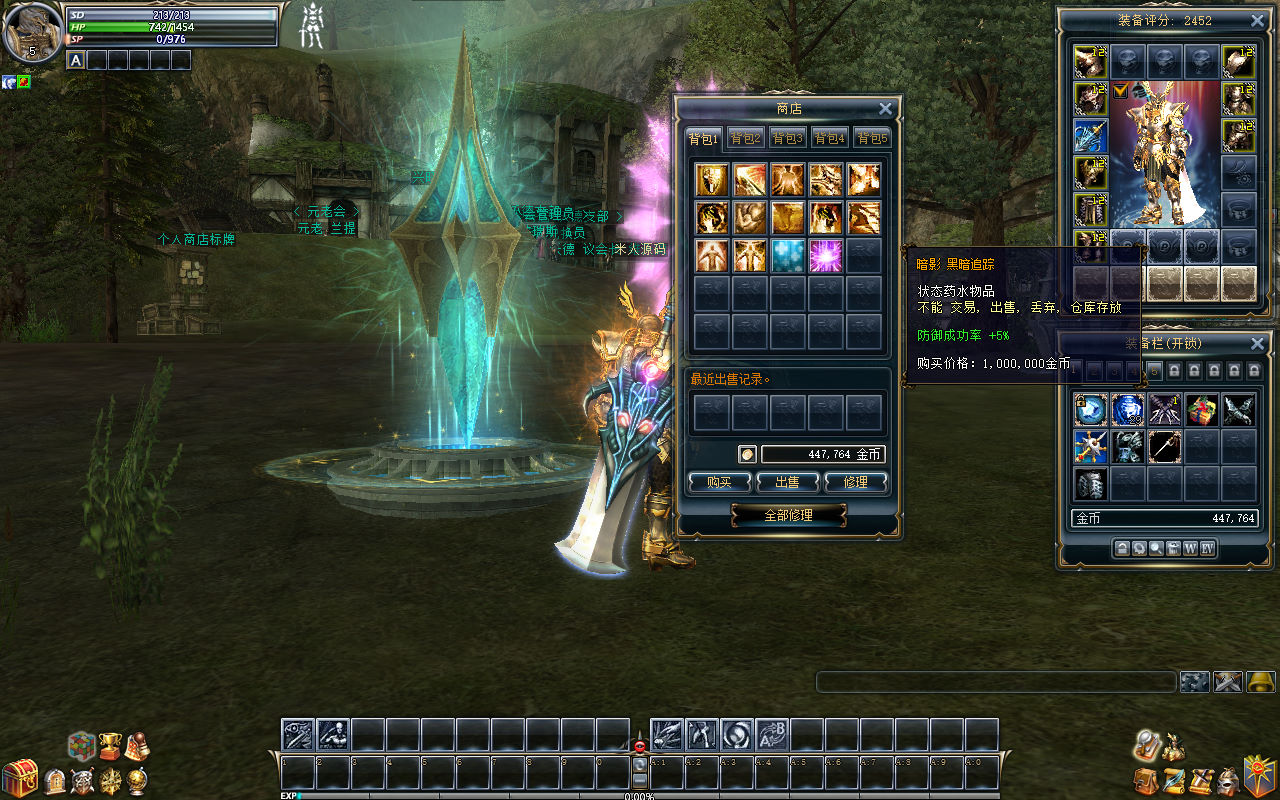This screenshot has width=1280, height=800.
Task: Click the 出售 sell button
Action: tap(787, 482)
